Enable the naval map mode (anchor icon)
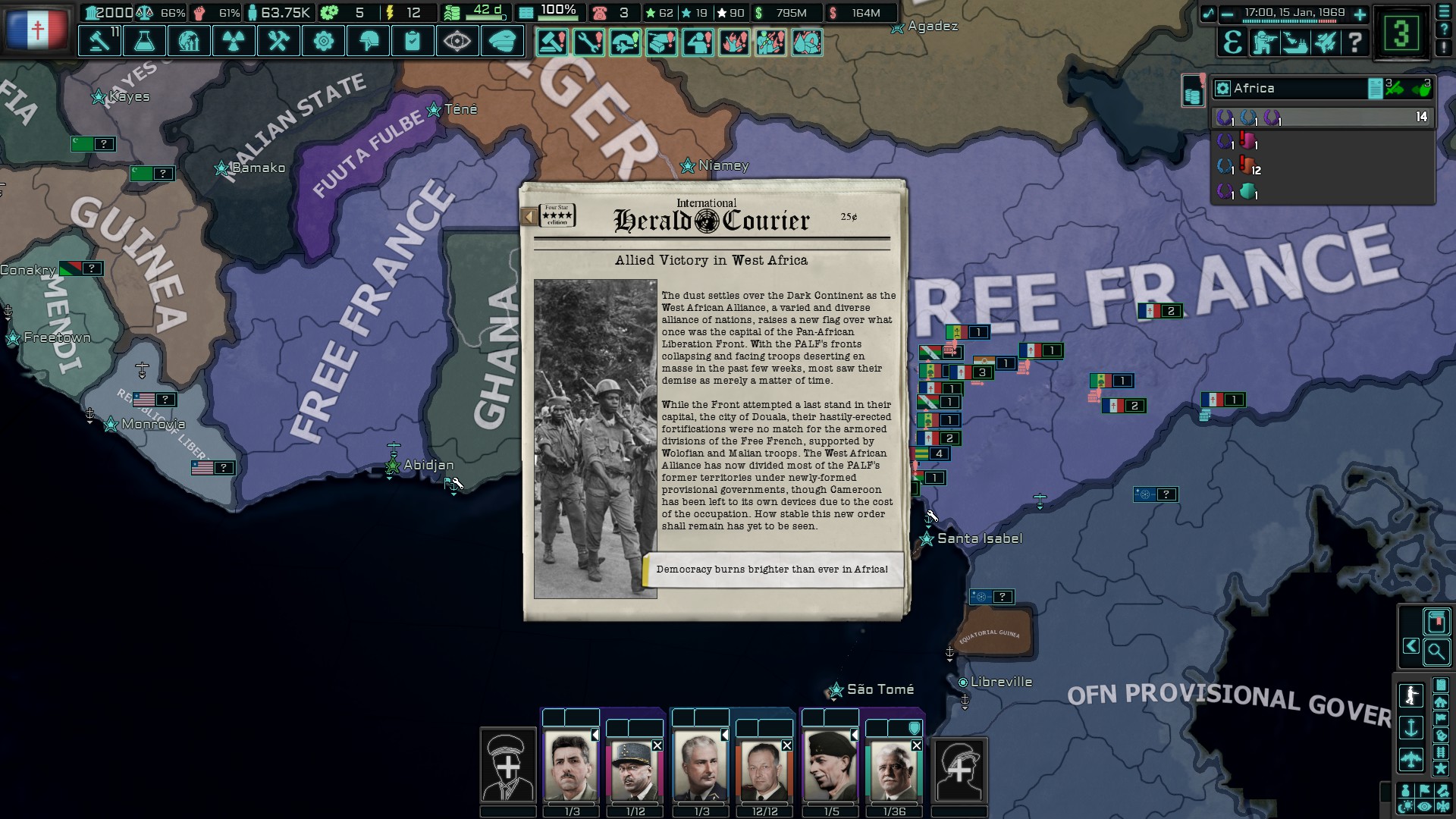The height and width of the screenshot is (819, 1456). (1411, 728)
